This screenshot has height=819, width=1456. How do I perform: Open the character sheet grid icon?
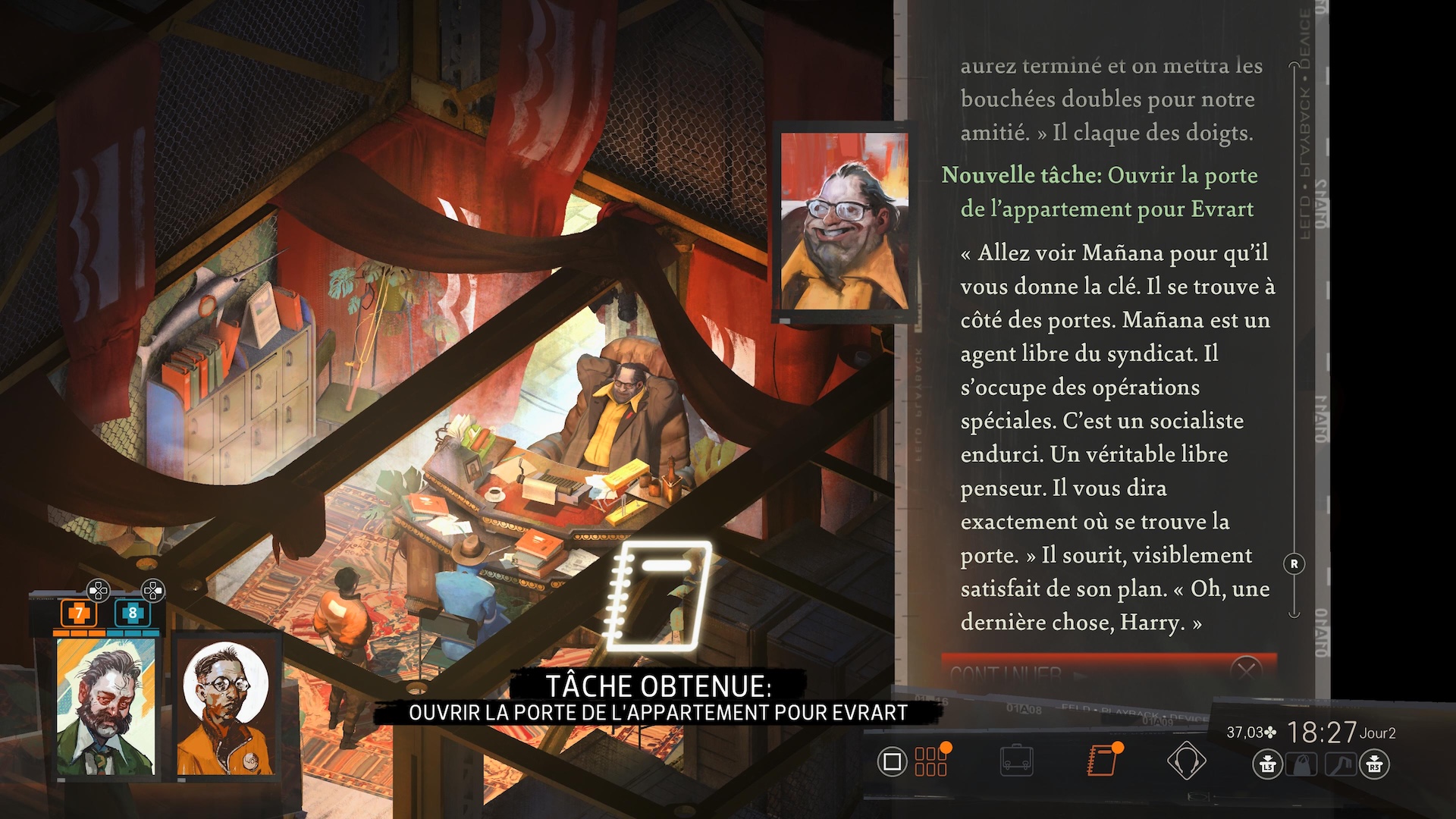pyautogui.click(x=930, y=761)
